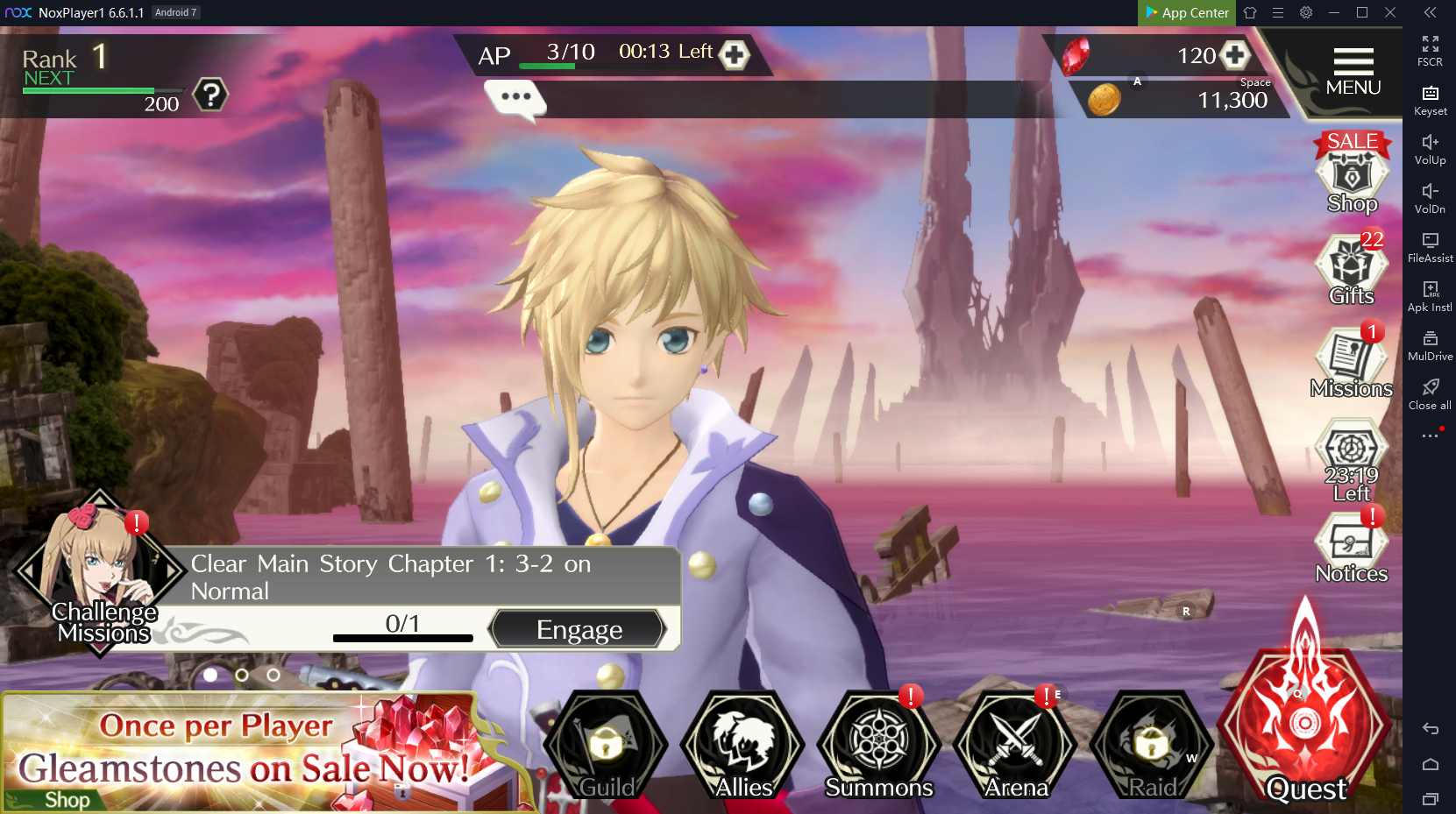Engage the Chapter 1 challenge mission
The height and width of the screenshot is (814, 1456).
[579, 629]
